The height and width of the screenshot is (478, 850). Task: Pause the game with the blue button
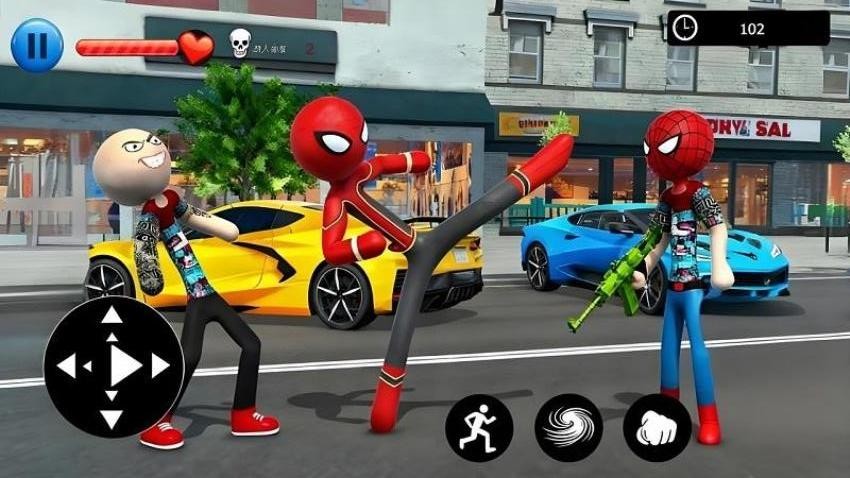coord(37,45)
